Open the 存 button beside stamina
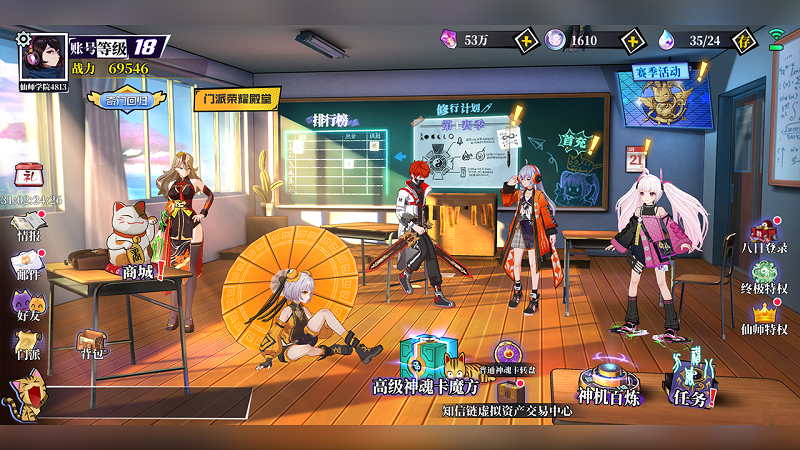 click(742, 40)
